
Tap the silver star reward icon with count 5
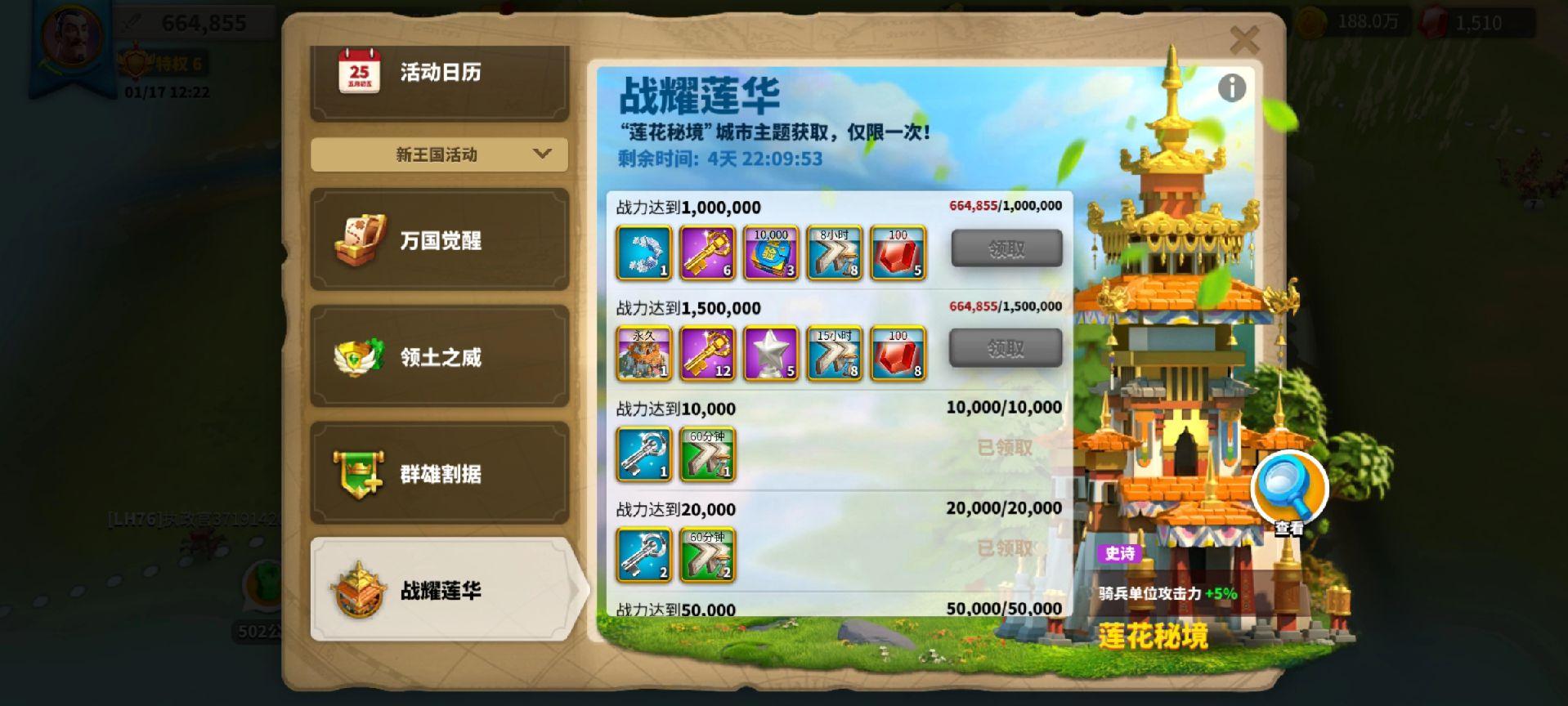click(x=770, y=355)
